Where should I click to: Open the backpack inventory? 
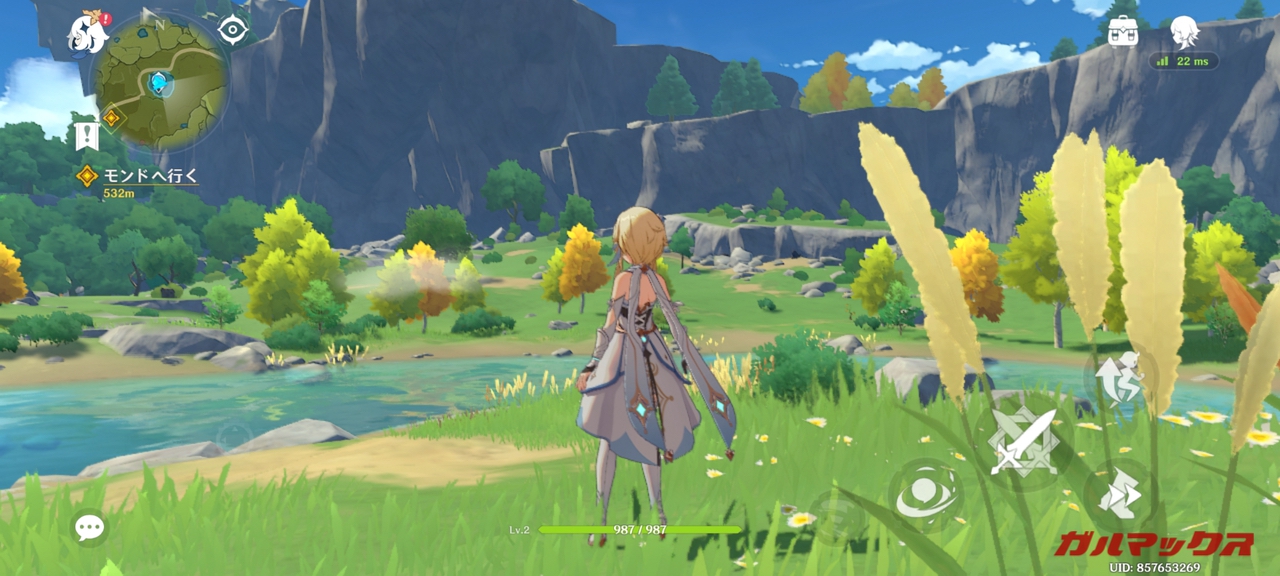[1123, 29]
